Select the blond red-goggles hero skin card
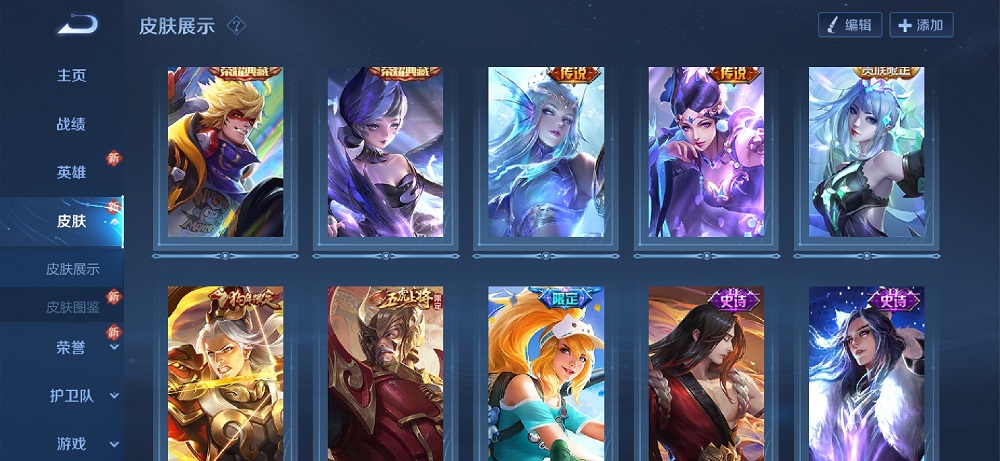 (225, 152)
